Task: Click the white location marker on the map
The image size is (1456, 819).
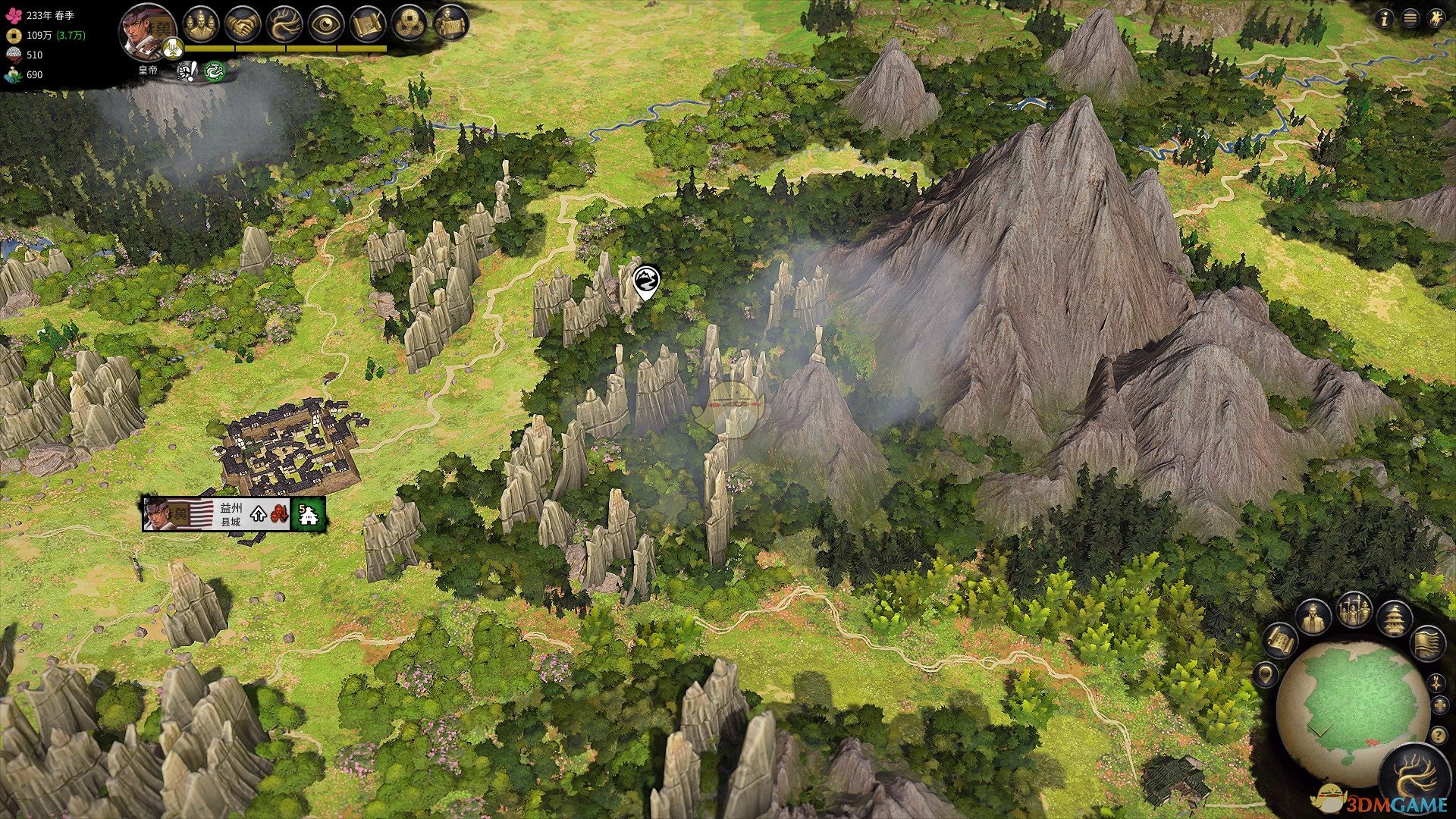Action: point(646,281)
